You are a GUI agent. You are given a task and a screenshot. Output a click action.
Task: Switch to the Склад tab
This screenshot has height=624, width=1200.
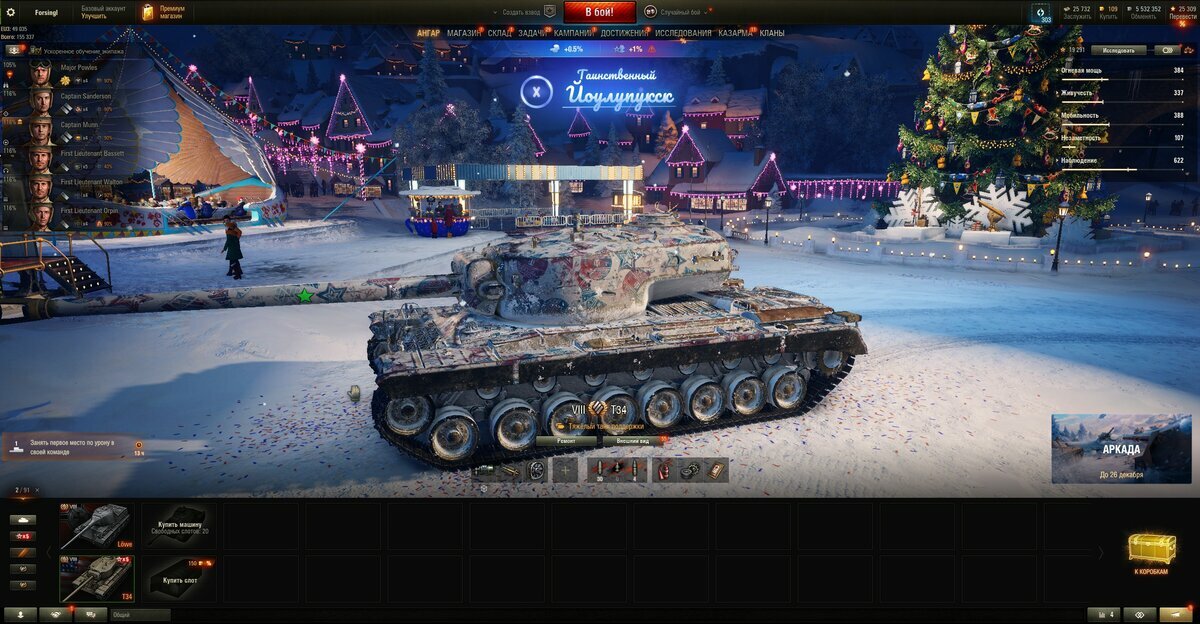[x=500, y=33]
